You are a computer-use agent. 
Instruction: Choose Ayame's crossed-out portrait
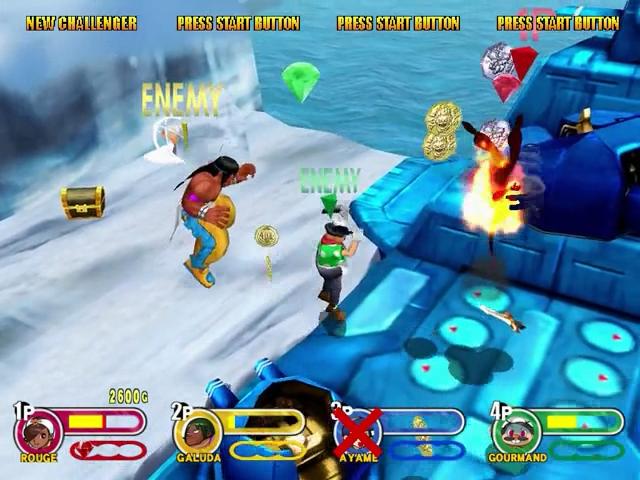click(358, 432)
